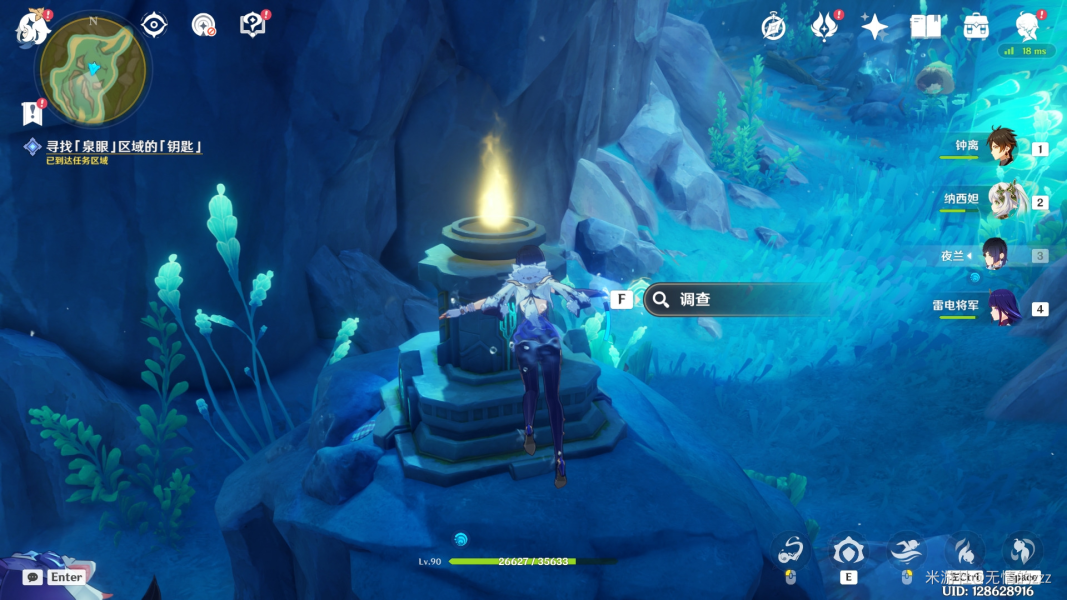Open the compass events icon

[x=773, y=27]
